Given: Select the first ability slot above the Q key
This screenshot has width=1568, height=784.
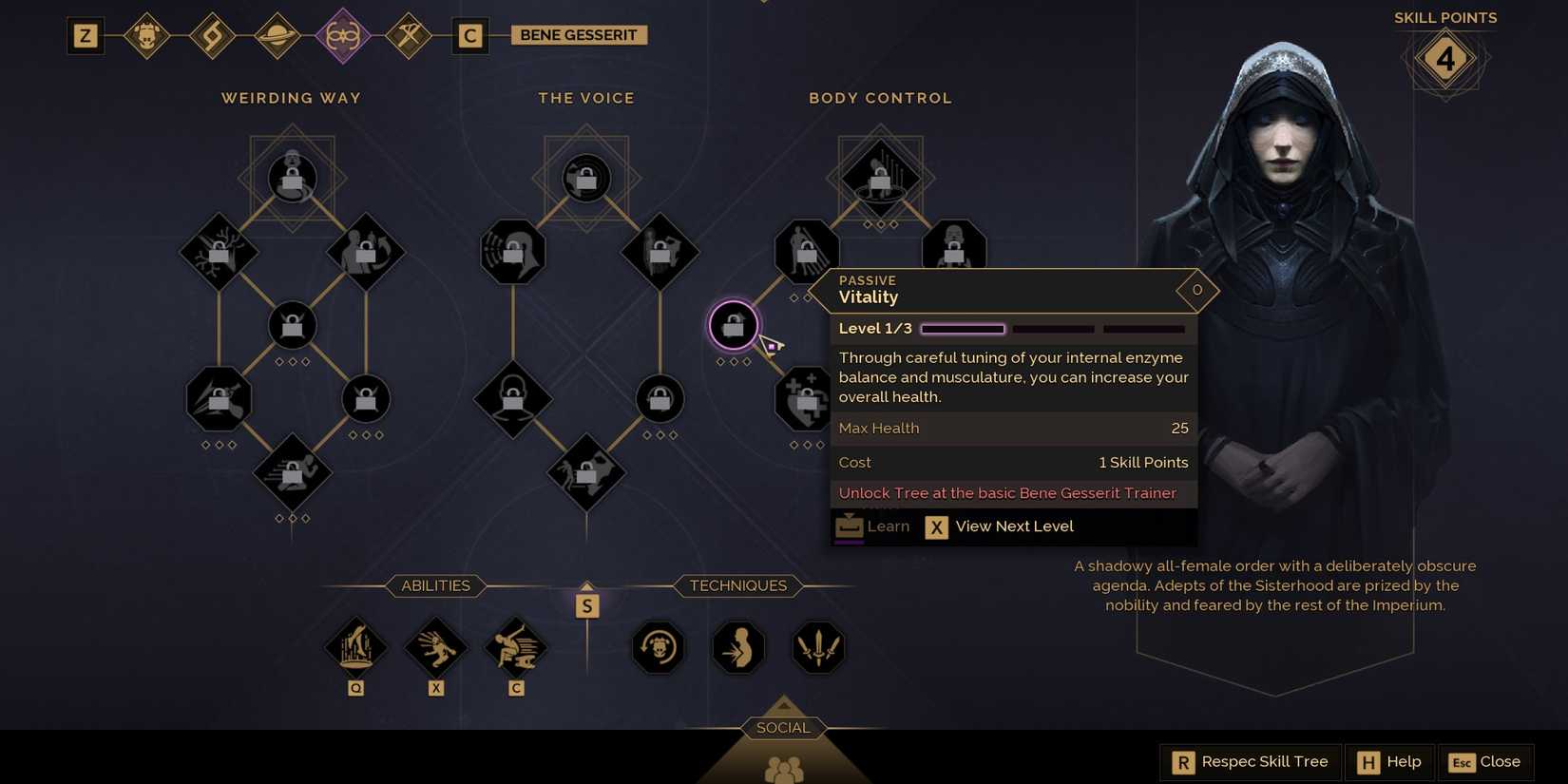Looking at the screenshot, I should click(x=356, y=647).
